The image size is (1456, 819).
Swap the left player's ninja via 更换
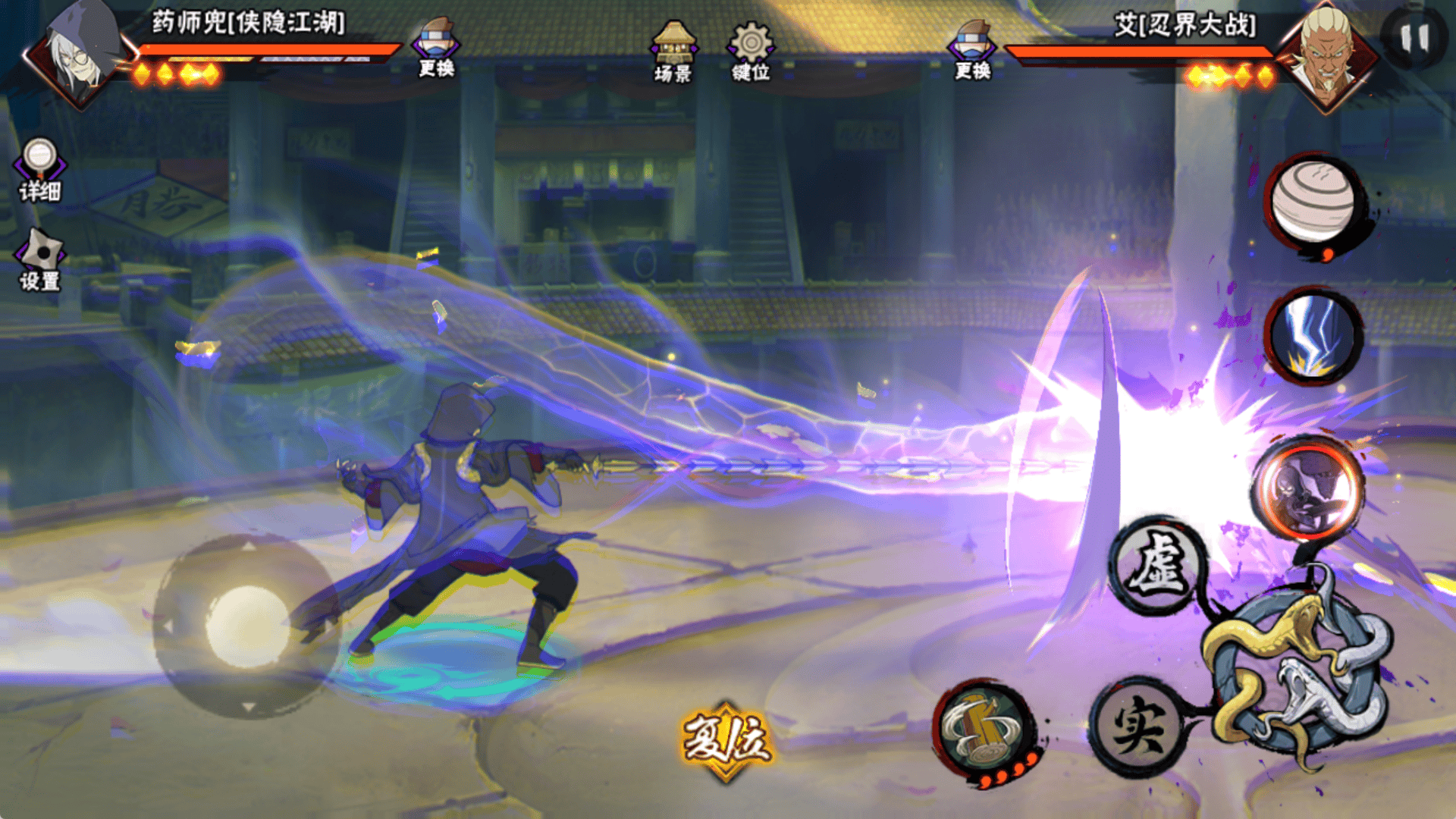tap(436, 47)
